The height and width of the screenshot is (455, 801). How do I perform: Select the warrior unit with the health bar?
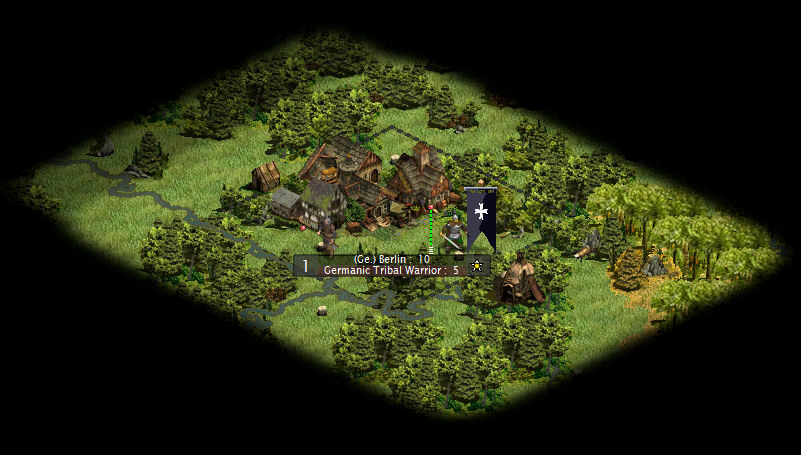coord(451,234)
